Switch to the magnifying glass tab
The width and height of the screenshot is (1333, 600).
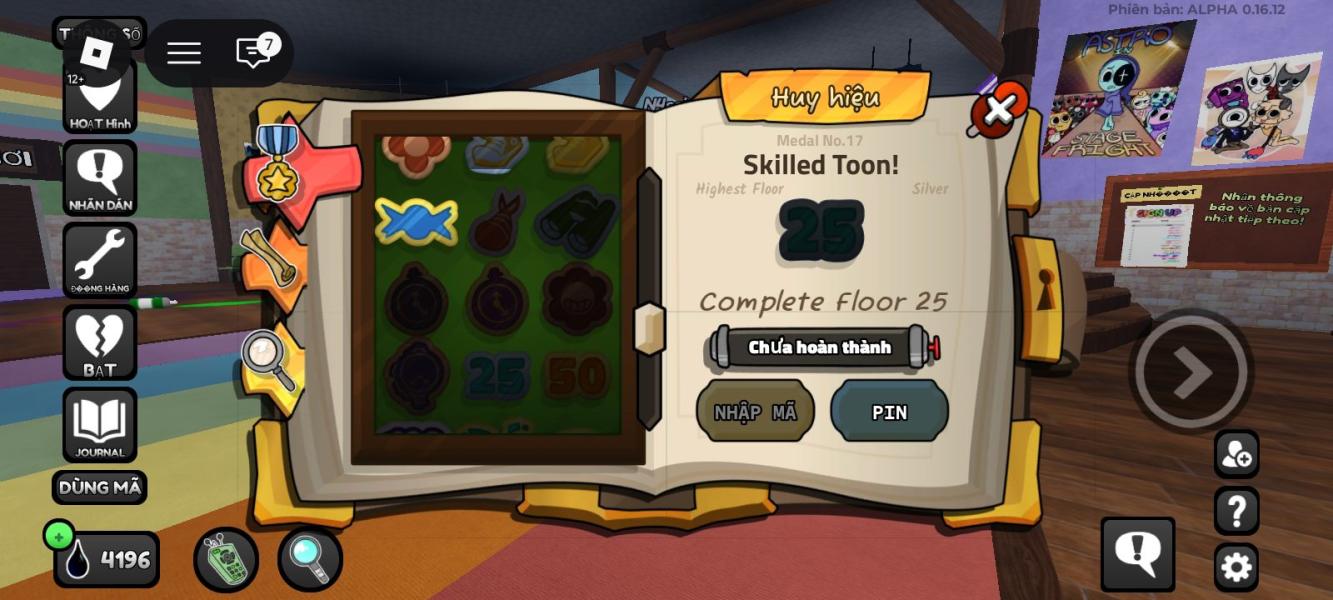pos(270,360)
